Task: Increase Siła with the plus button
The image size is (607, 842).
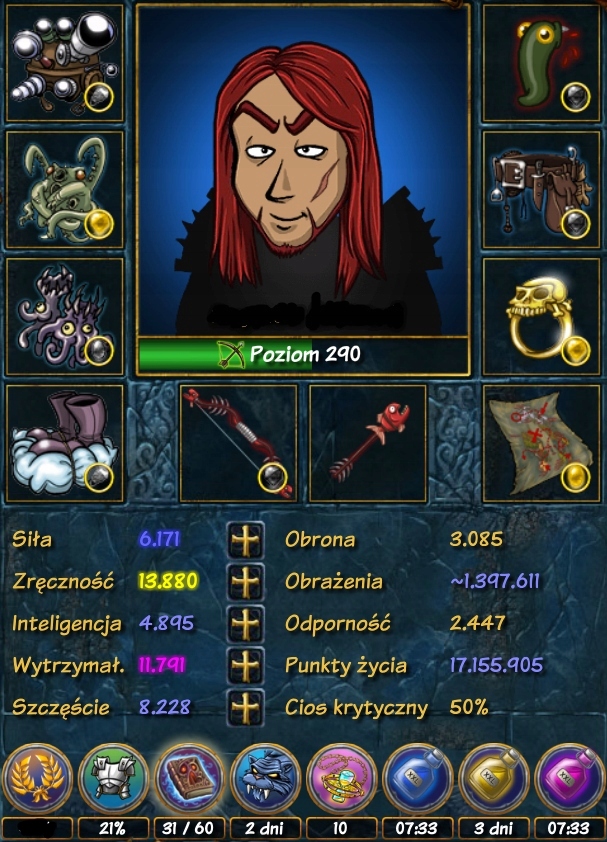Action: 245,540
